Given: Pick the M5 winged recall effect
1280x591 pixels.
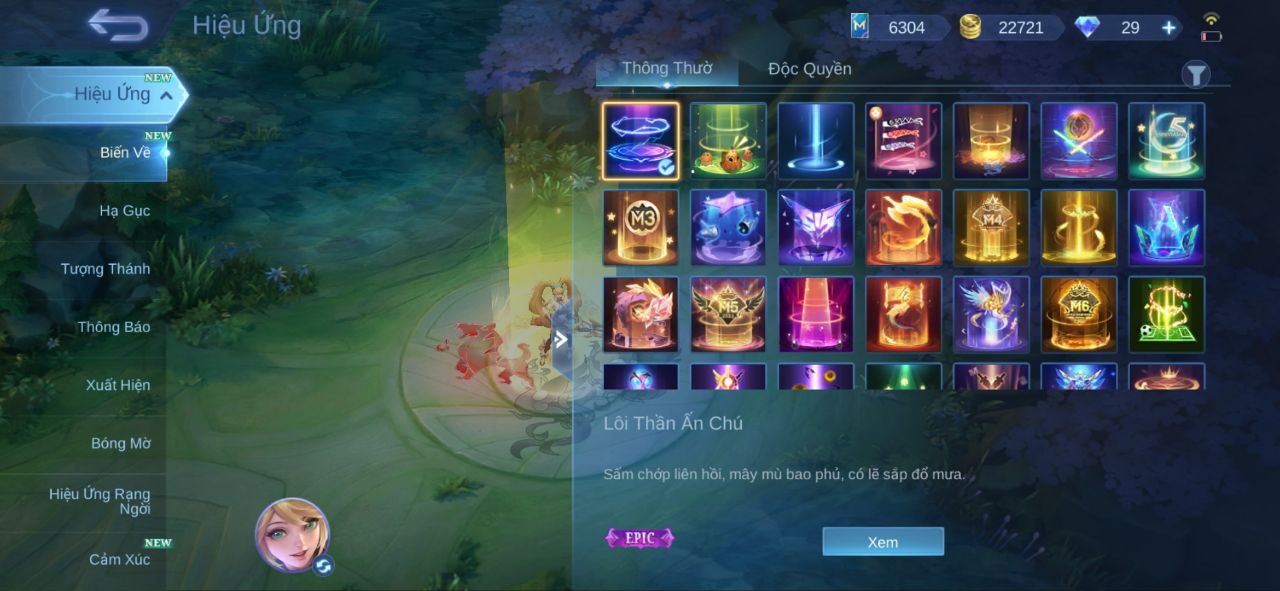Looking at the screenshot, I should point(728,315).
